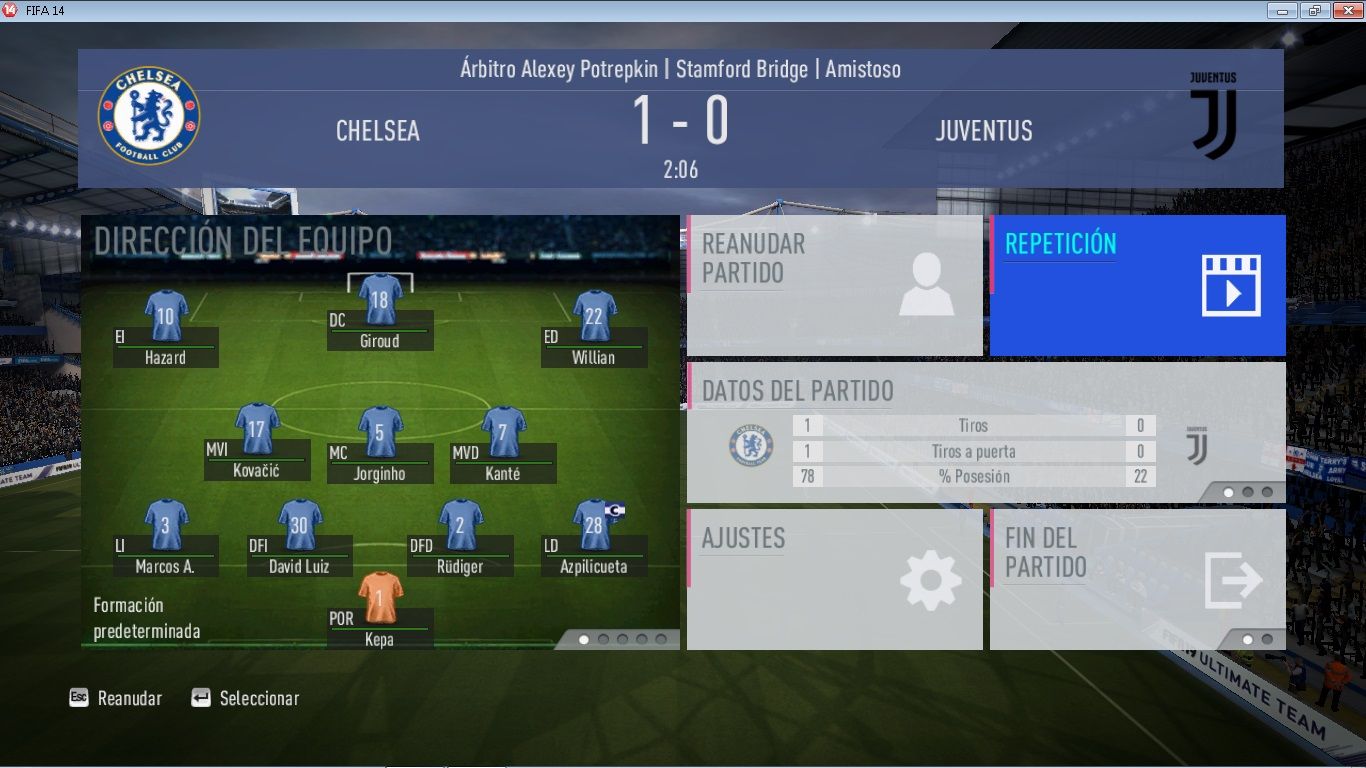This screenshot has width=1366, height=768.
Task: Select left back Marcos A.
Action: point(166,525)
